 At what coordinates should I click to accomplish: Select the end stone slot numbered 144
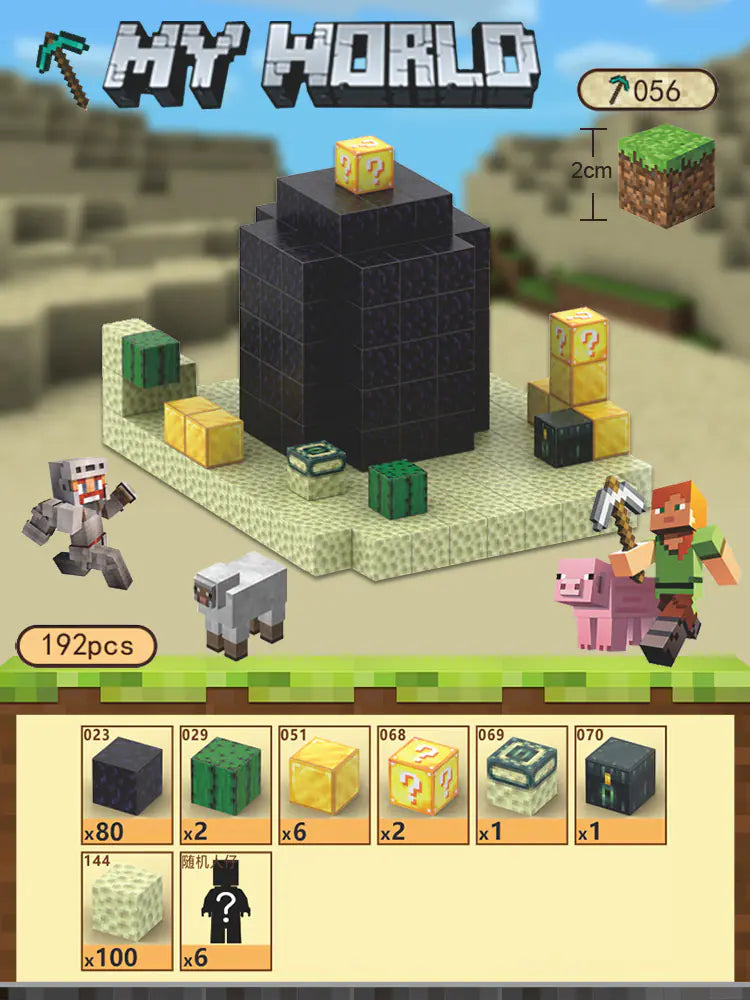[x=127, y=910]
